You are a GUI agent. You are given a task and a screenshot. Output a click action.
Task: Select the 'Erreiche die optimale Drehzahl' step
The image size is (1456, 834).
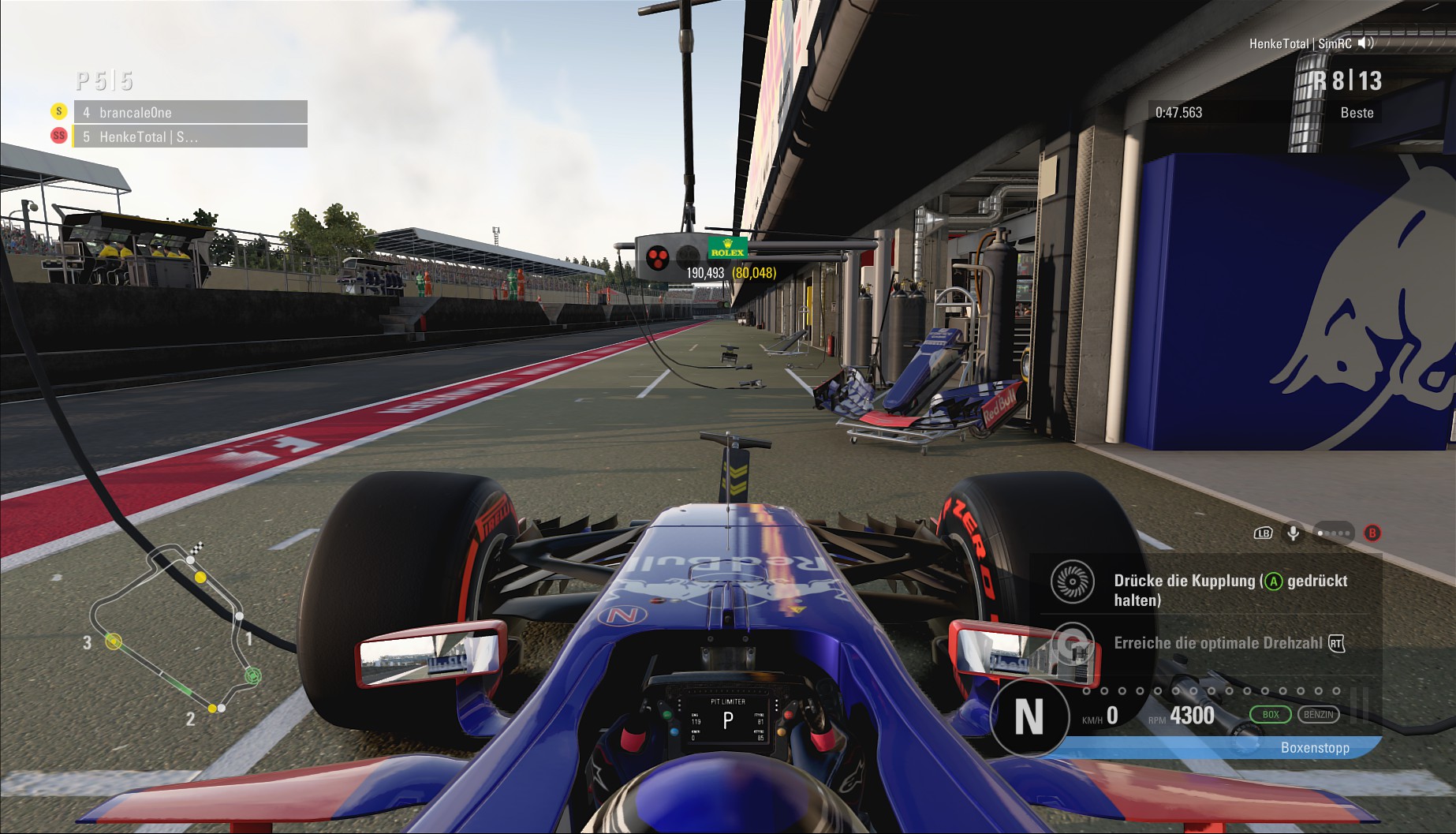point(1219,643)
